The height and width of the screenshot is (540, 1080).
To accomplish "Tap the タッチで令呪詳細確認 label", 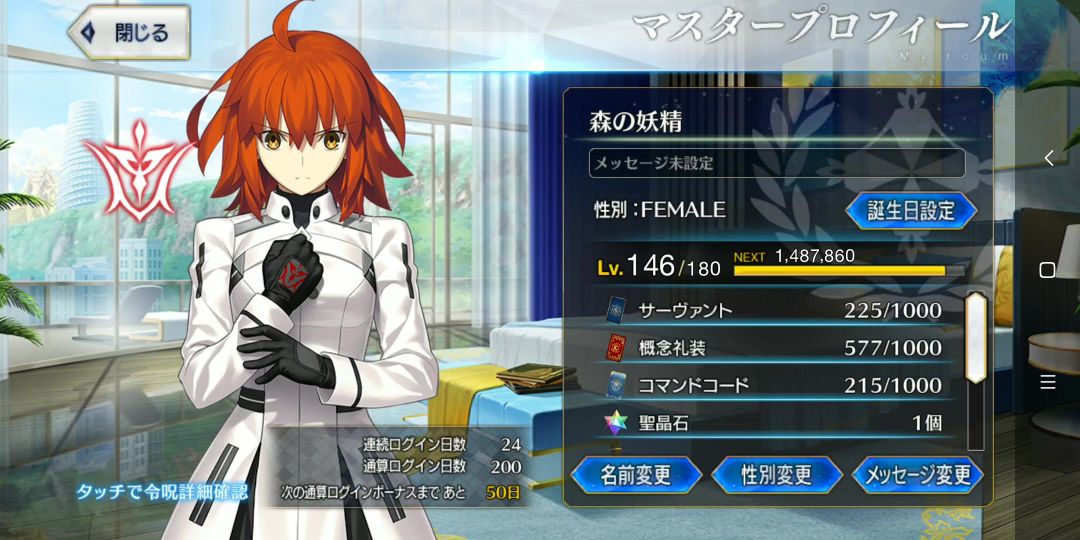I will click(x=162, y=492).
